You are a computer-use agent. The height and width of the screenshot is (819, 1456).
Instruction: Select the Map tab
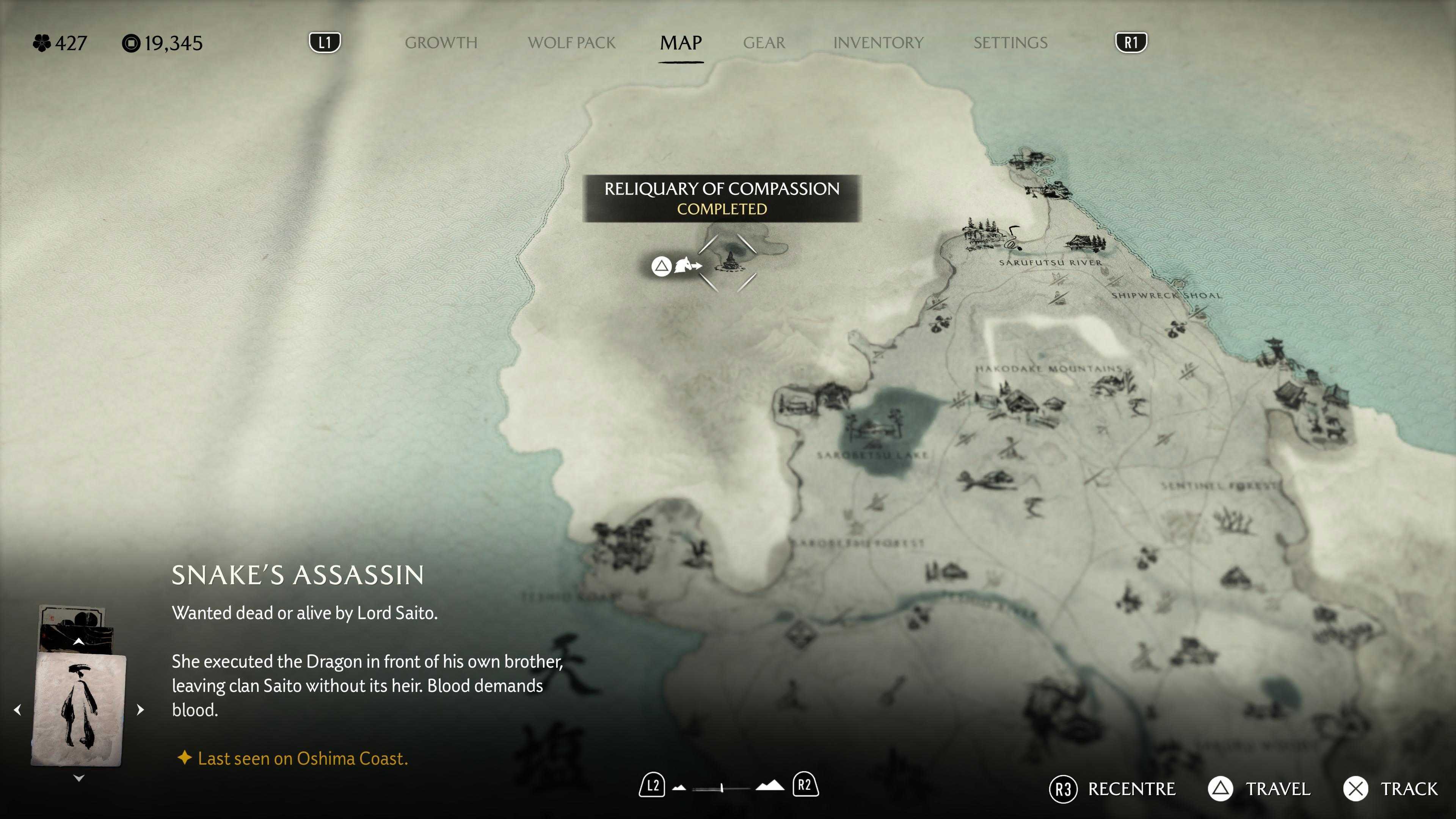[x=681, y=43]
